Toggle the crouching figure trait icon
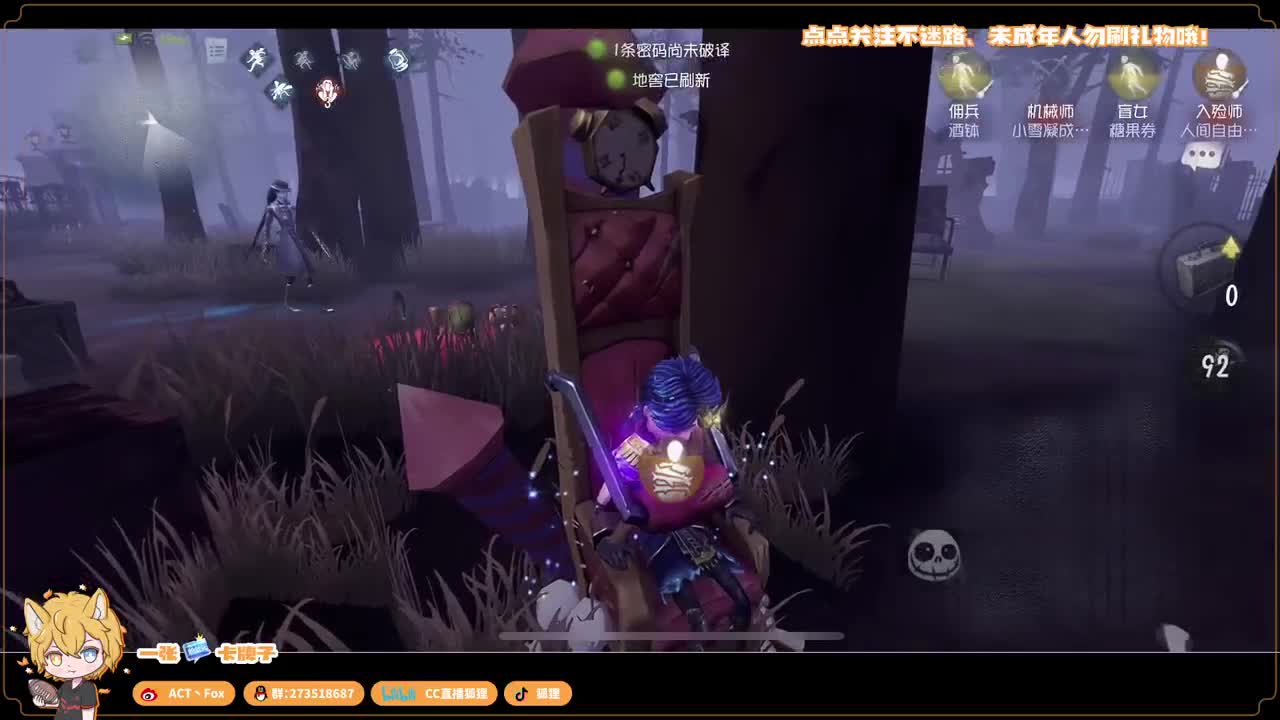 click(350, 59)
